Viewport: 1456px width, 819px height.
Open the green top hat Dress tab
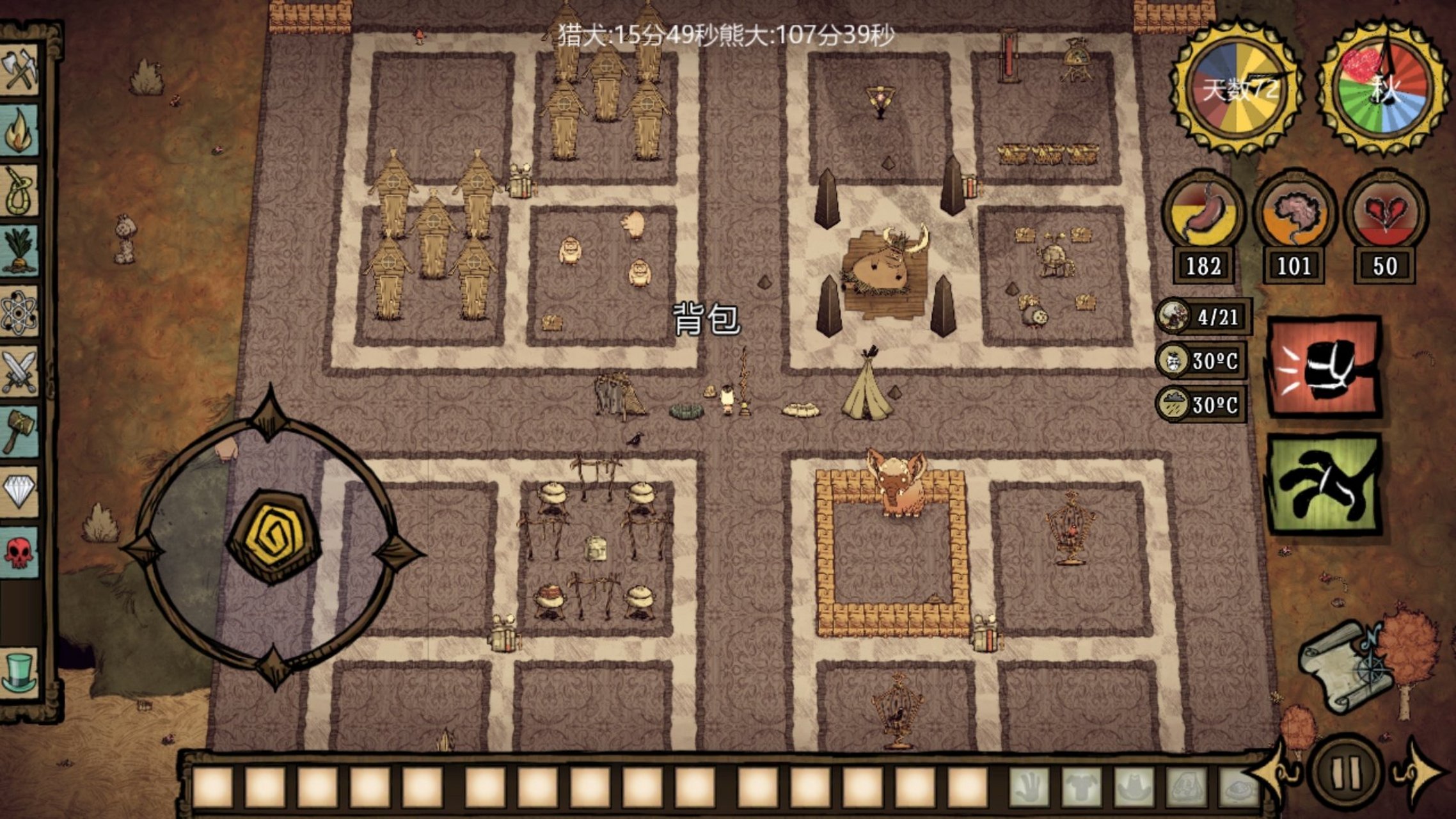pyautogui.click(x=20, y=671)
